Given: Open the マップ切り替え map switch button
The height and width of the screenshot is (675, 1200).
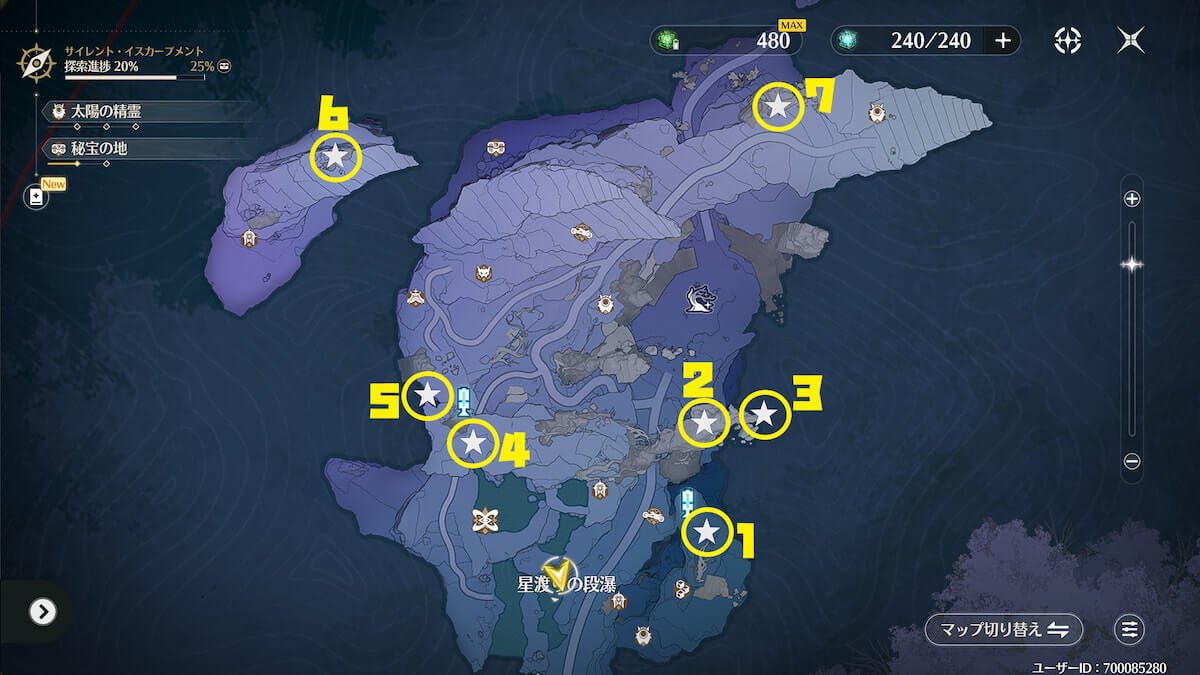Looking at the screenshot, I should (x=1003, y=629).
